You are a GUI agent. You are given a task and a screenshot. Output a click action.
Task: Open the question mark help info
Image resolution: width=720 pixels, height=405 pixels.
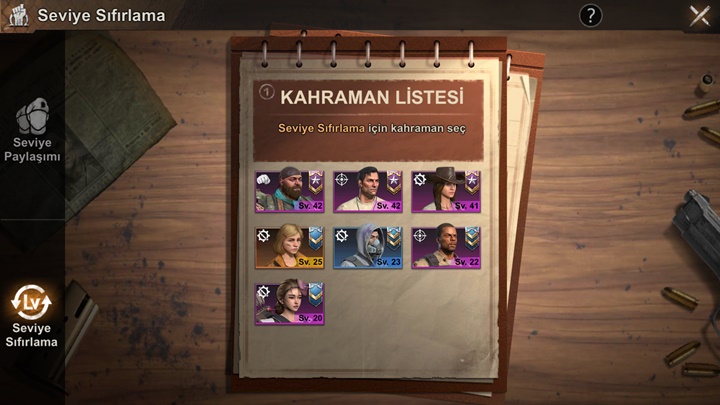[591, 15]
